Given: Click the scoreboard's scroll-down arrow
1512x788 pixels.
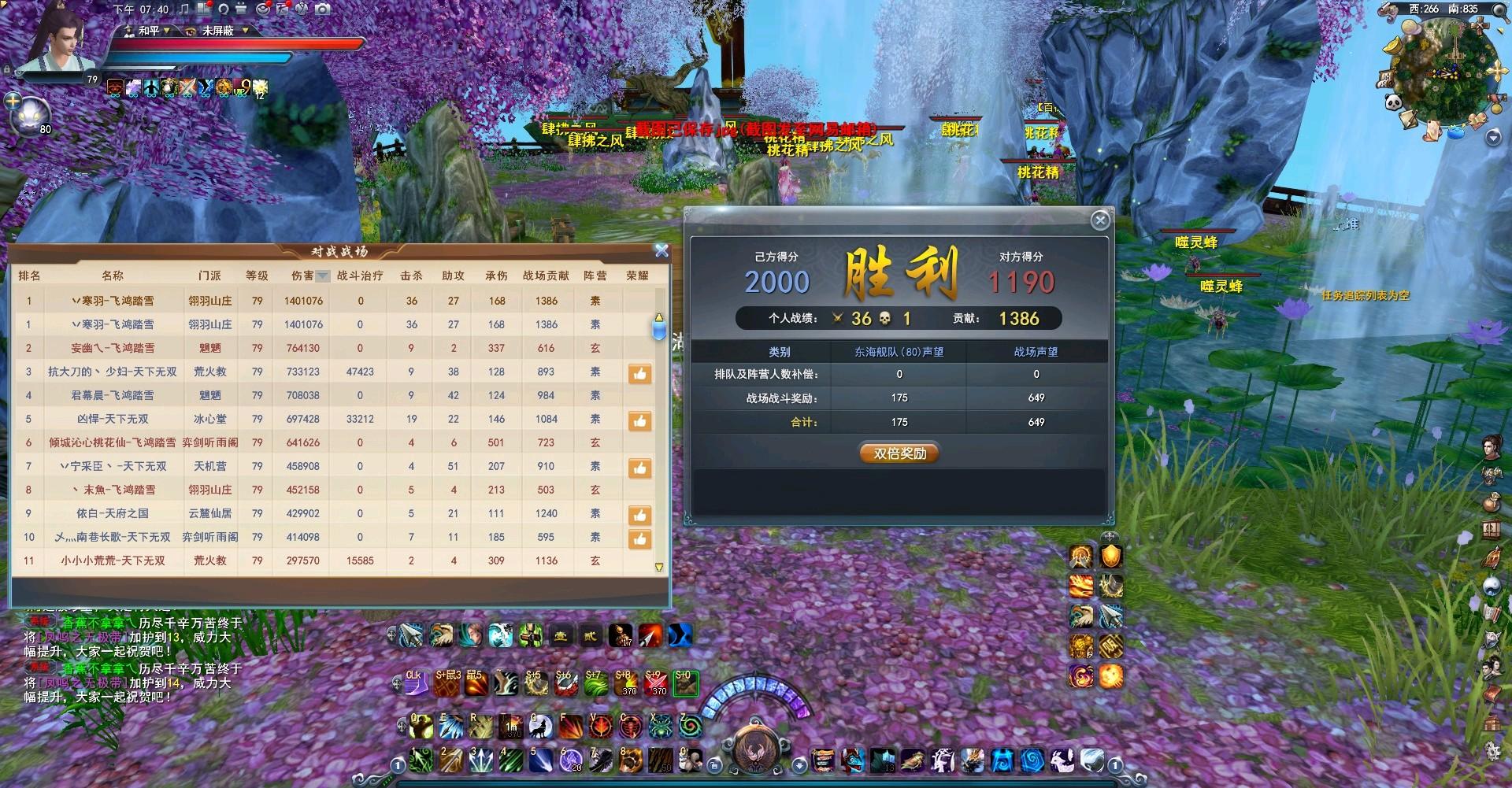Looking at the screenshot, I should [659, 567].
